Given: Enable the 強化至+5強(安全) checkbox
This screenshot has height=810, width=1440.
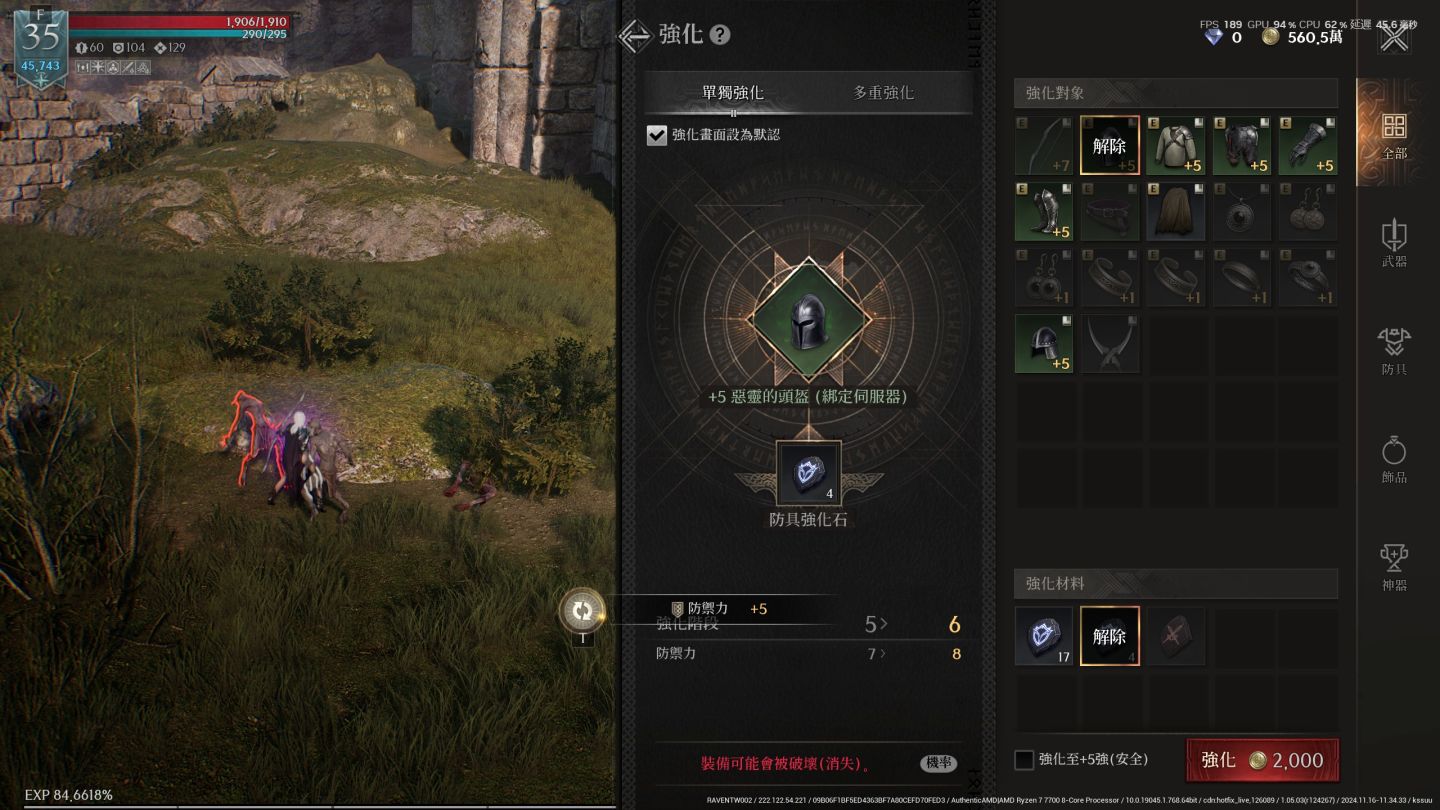Looking at the screenshot, I should 1024,760.
